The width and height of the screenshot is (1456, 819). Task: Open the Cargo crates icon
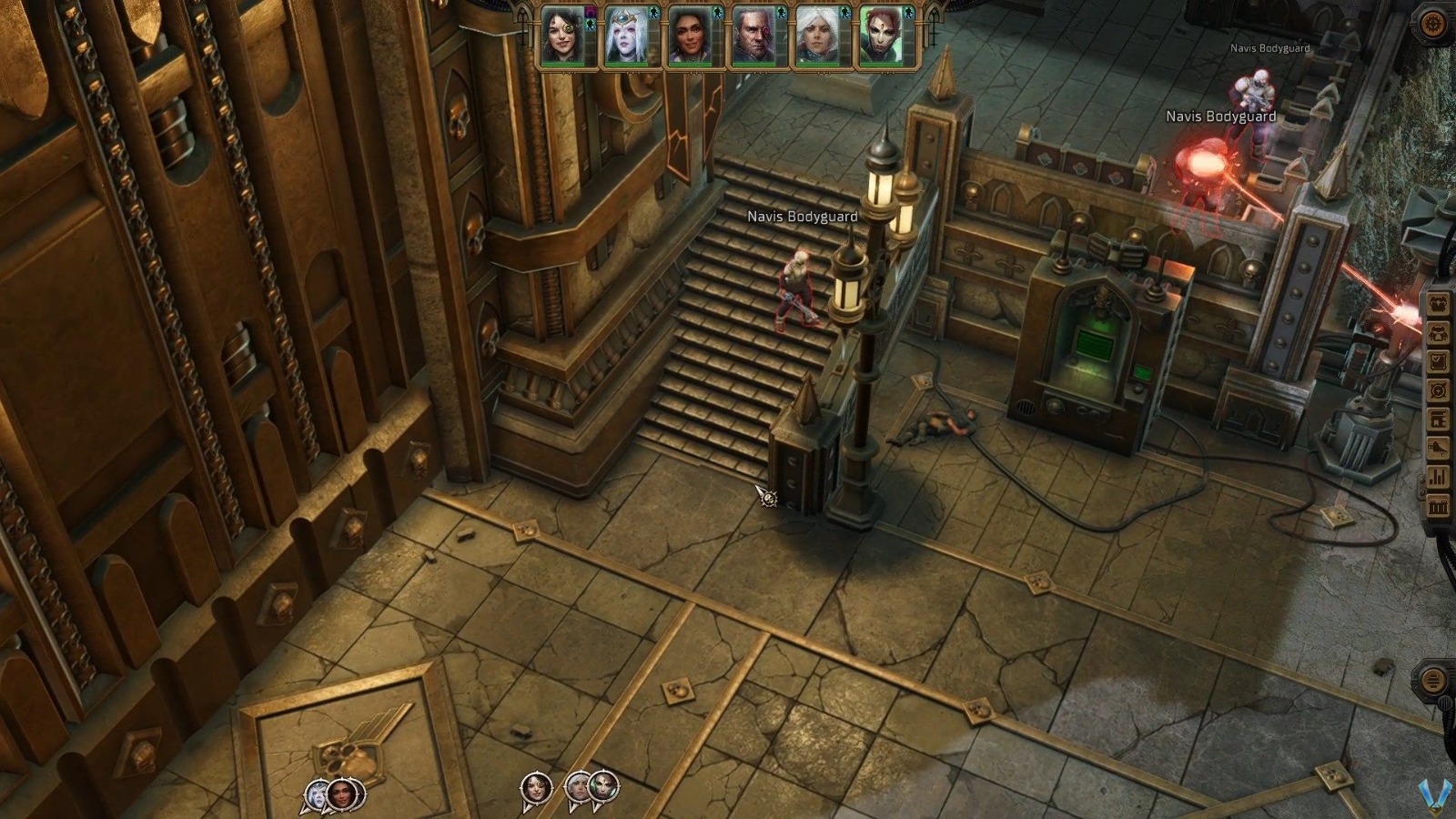pyautogui.click(x=1438, y=503)
